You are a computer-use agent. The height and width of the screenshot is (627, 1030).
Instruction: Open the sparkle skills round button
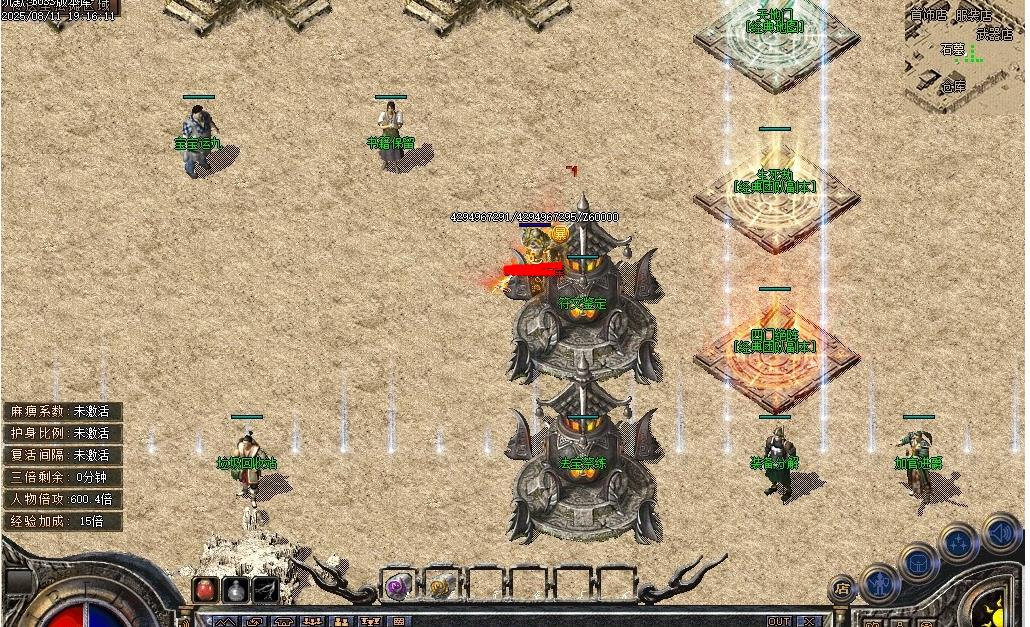(x=958, y=543)
